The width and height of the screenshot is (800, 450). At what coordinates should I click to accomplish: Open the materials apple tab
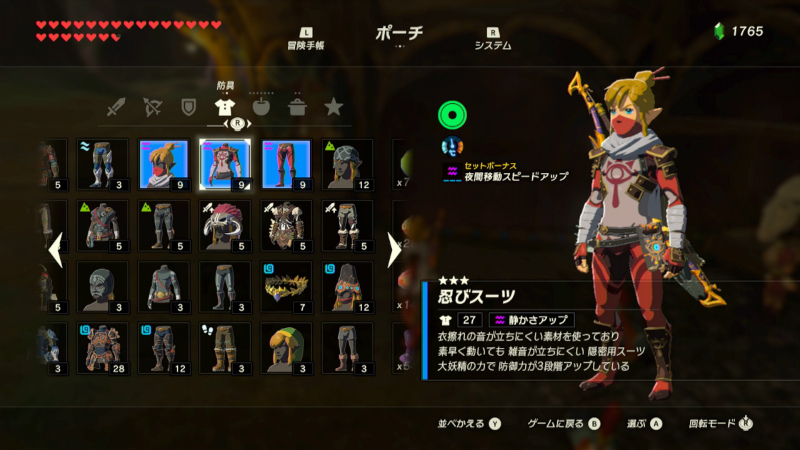click(261, 107)
